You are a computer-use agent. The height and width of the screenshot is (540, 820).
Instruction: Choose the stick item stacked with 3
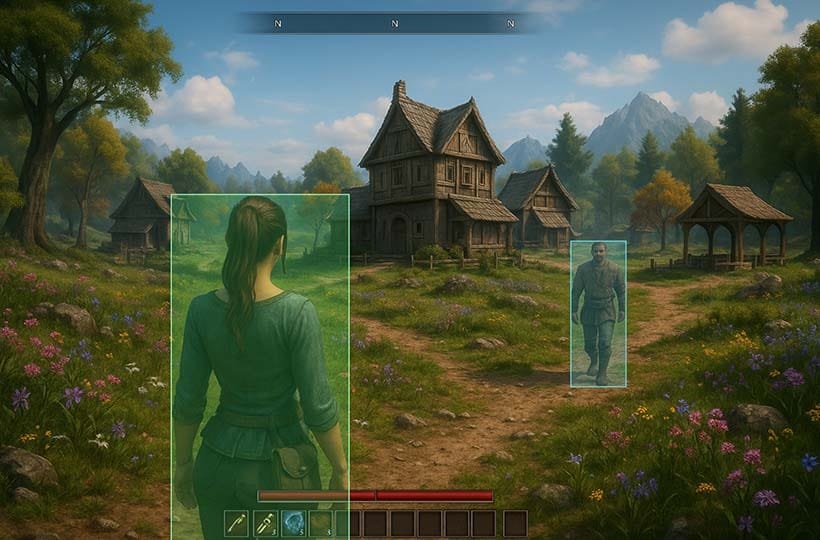pyautogui.click(x=264, y=523)
